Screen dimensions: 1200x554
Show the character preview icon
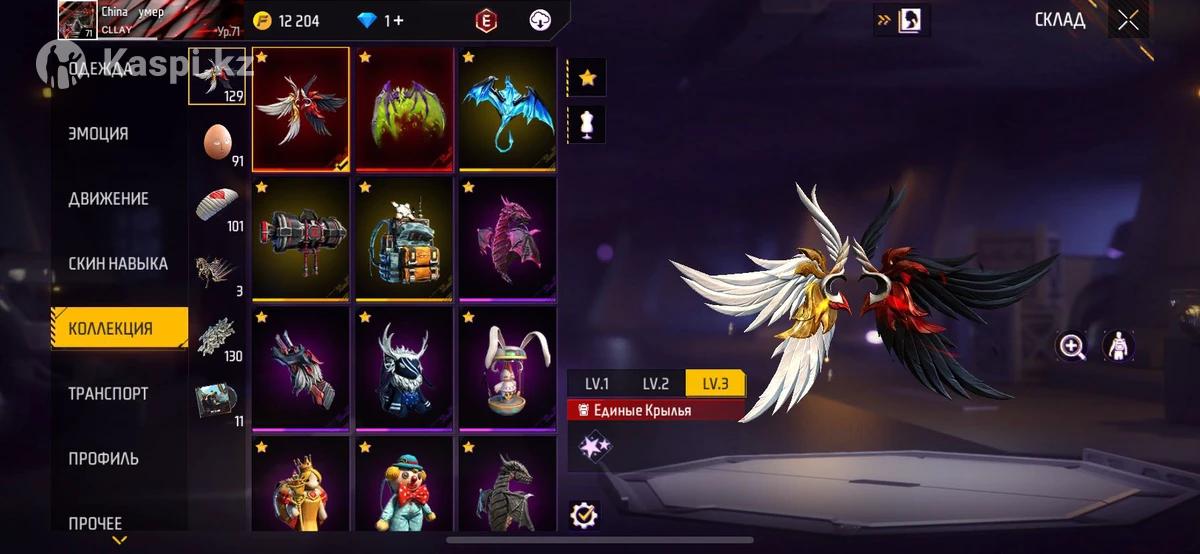(x=1118, y=347)
